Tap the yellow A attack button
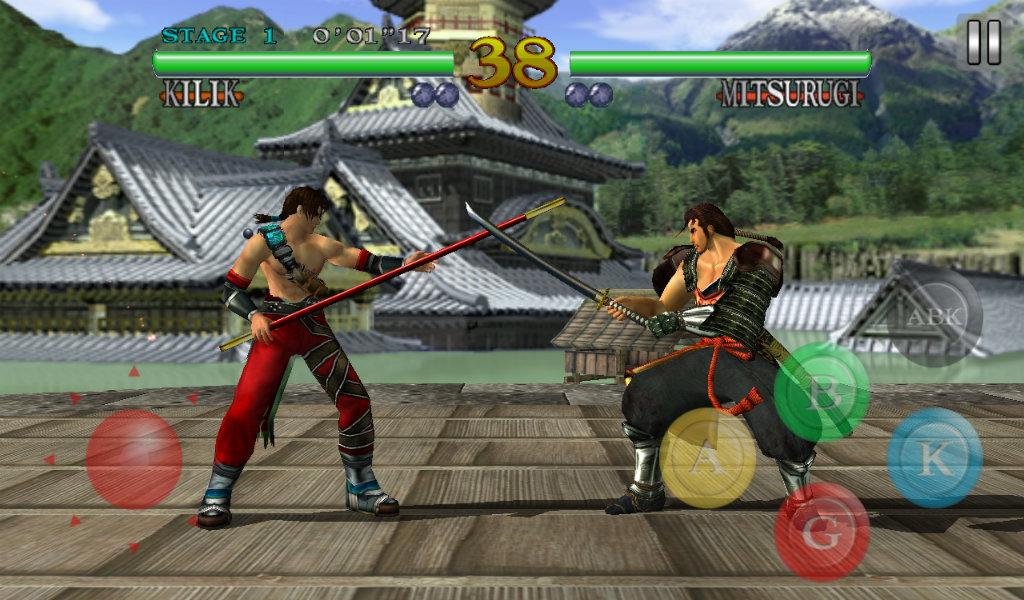 tap(708, 458)
